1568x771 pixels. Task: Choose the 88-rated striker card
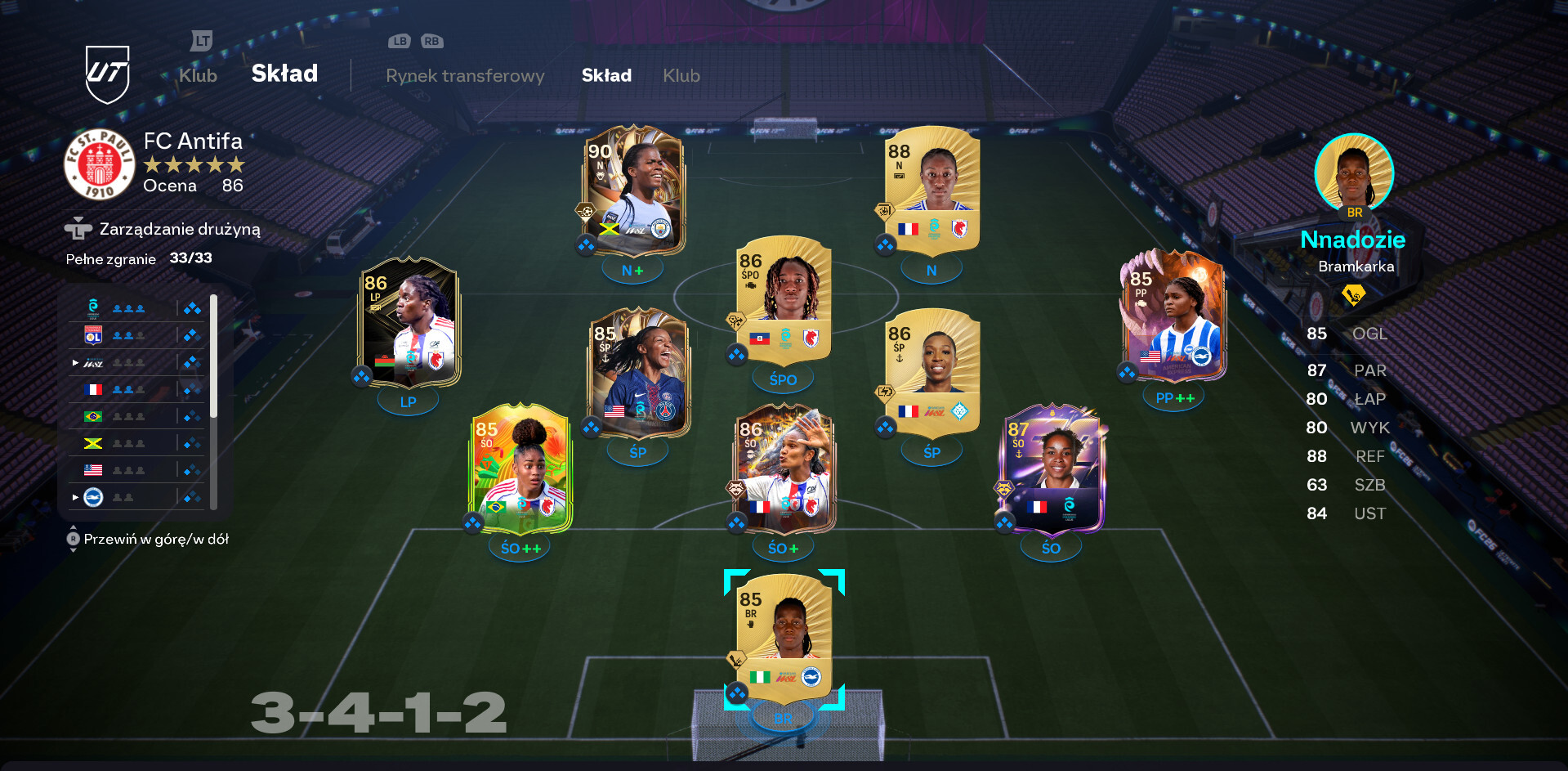[x=931, y=190]
